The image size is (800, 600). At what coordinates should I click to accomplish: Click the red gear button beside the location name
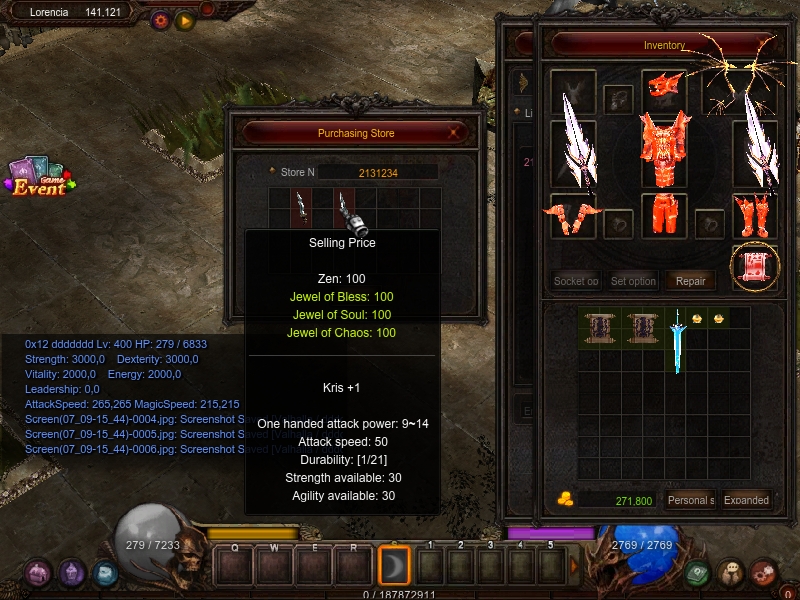pos(160,20)
